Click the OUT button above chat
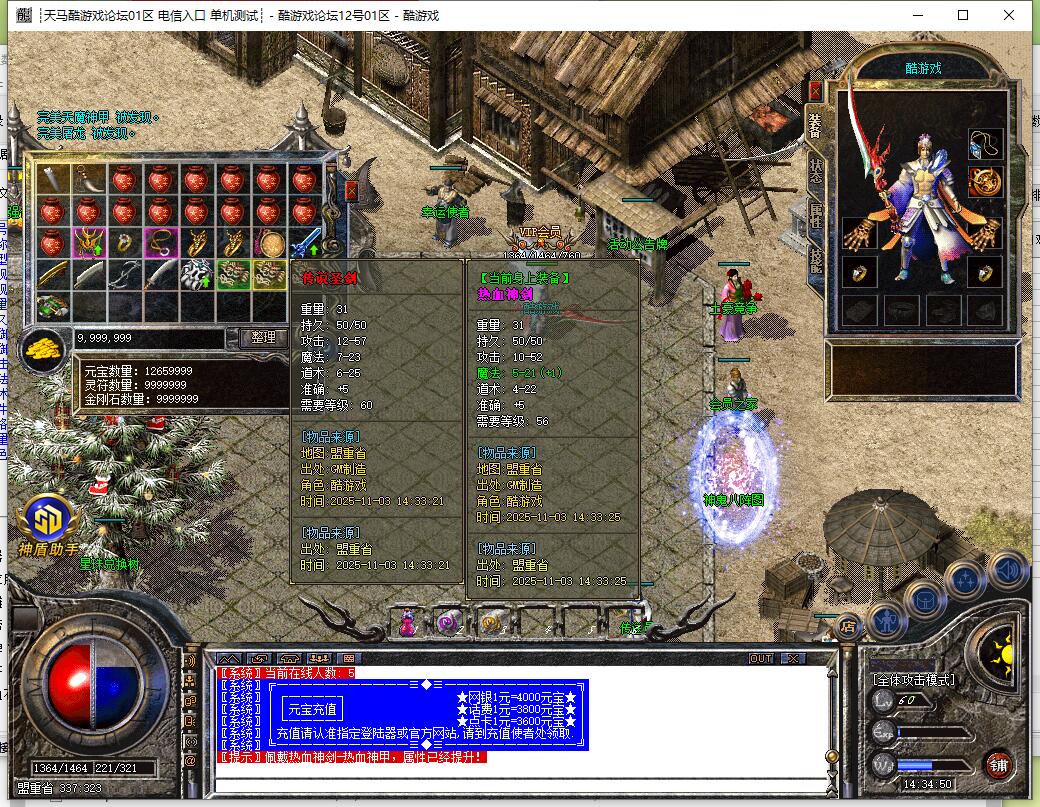This screenshot has height=807, width=1040. (x=761, y=658)
